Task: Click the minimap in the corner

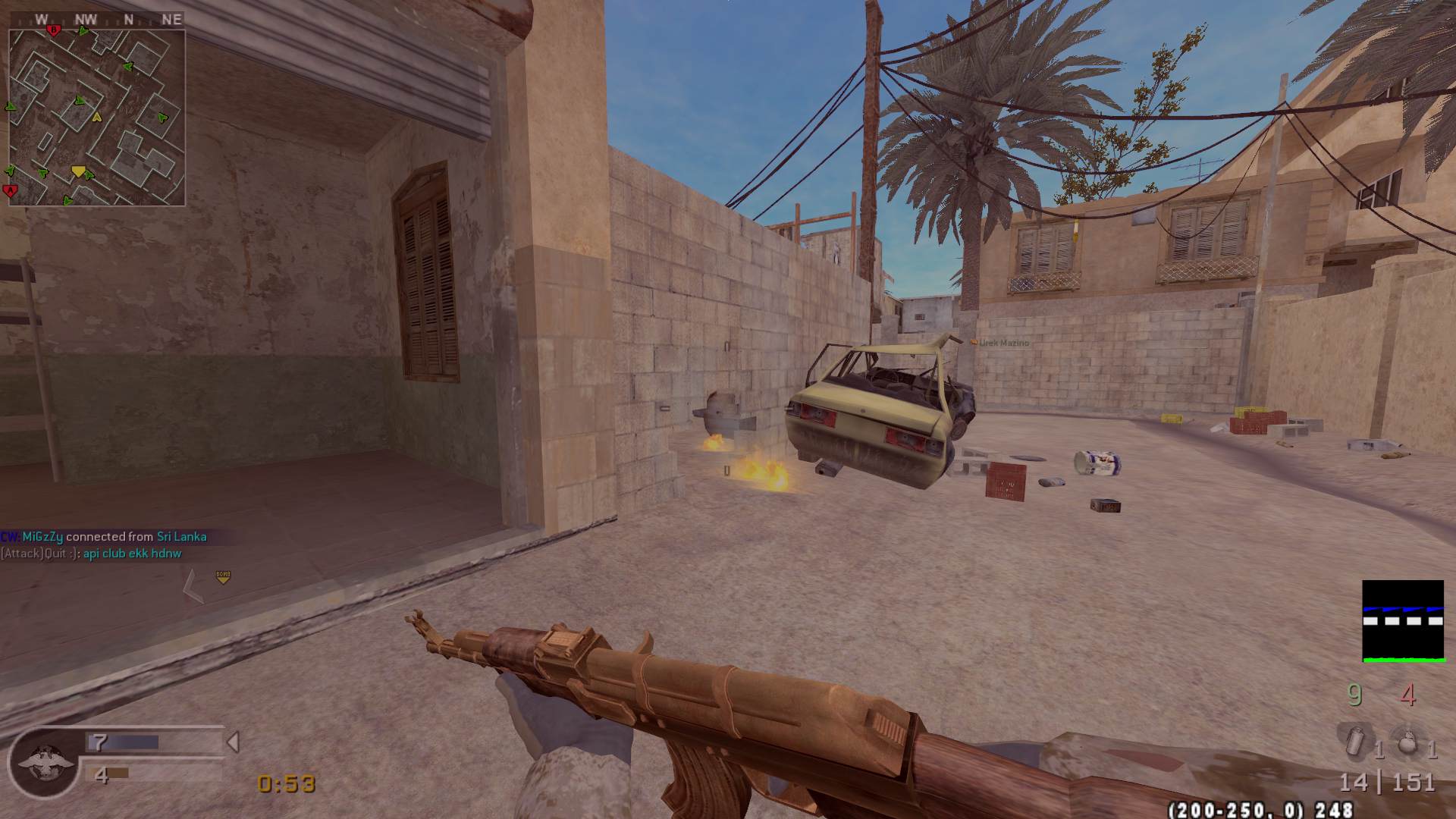Action: (96, 117)
